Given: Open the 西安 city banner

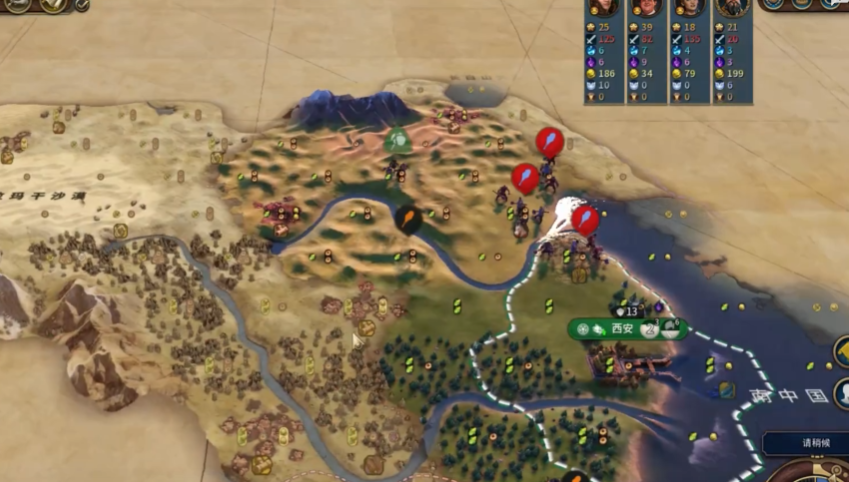Looking at the screenshot, I should pos(623,328).
